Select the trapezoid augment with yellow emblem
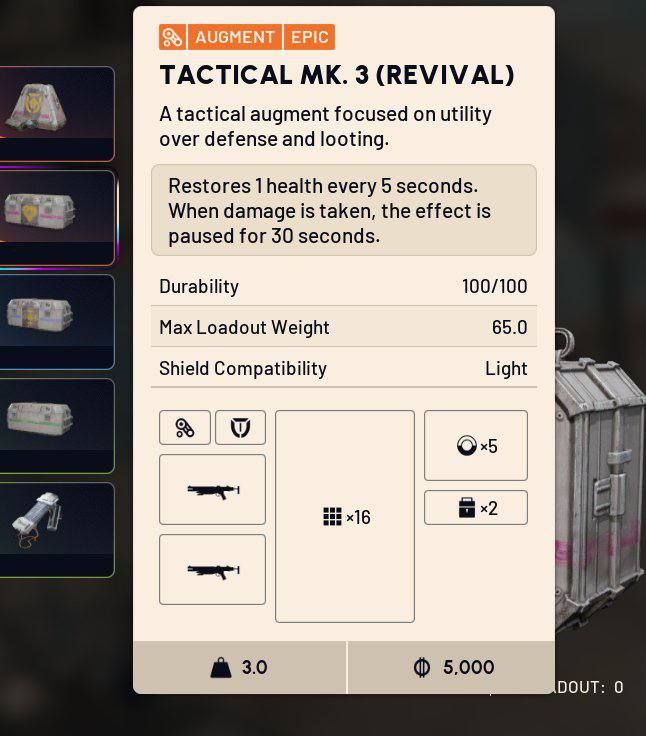Image resolution: width=646 pixels, height=736 pixels. [x=55, y=112]
